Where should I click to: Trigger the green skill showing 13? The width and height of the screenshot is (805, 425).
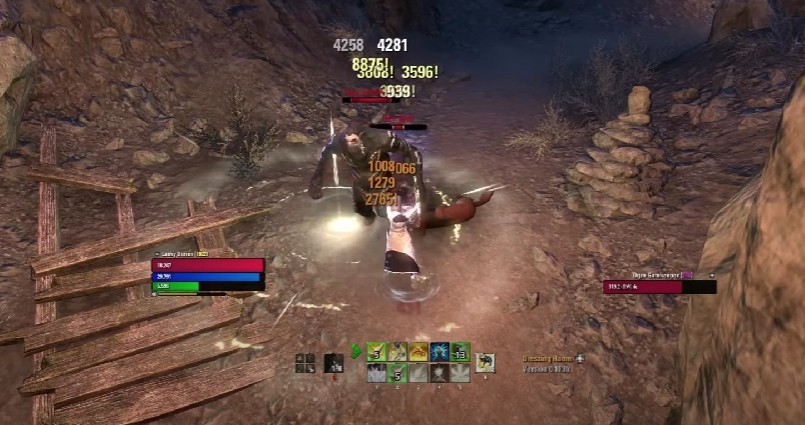(x=460, y=352)
